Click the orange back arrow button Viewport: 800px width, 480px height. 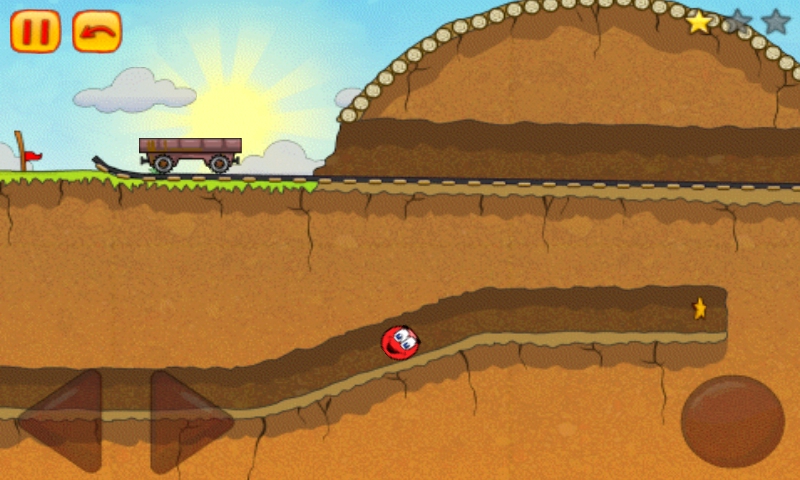pyautogui.click(x=97, y=31)
